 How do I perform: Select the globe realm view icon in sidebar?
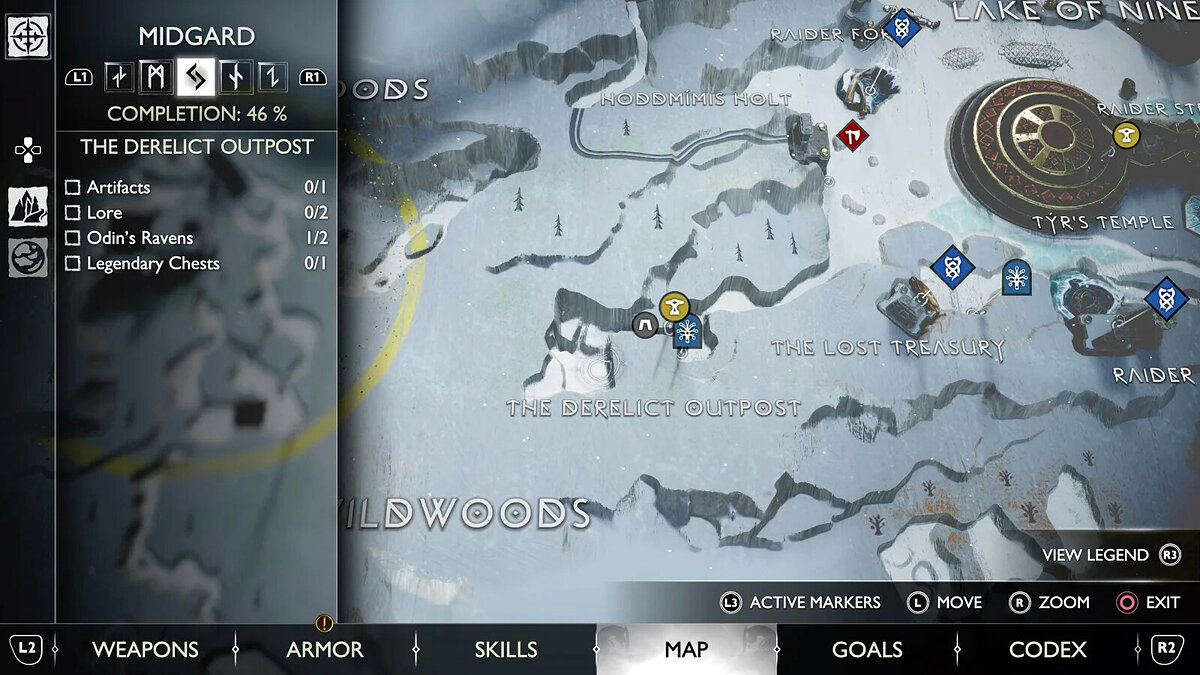pos(28,257)
